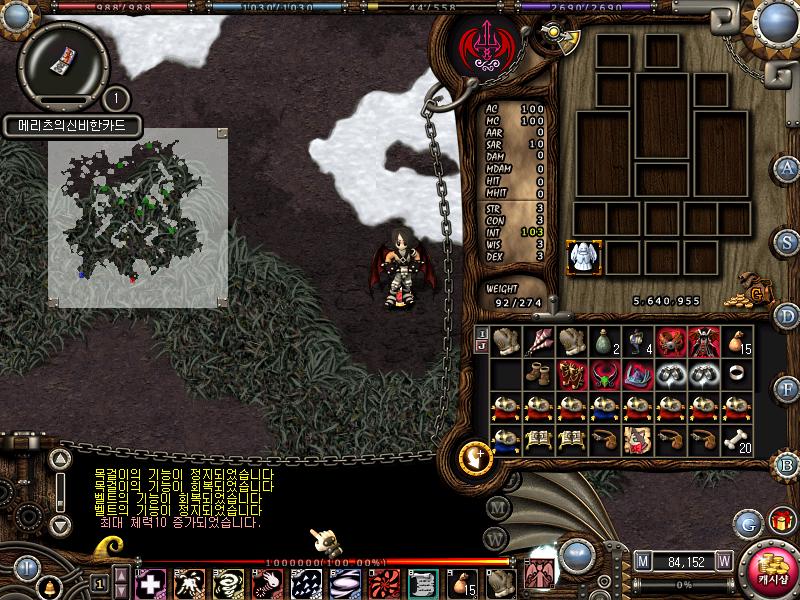Select the green potion bottle in inventory
The image size is (800, 600).
[605, 341]
